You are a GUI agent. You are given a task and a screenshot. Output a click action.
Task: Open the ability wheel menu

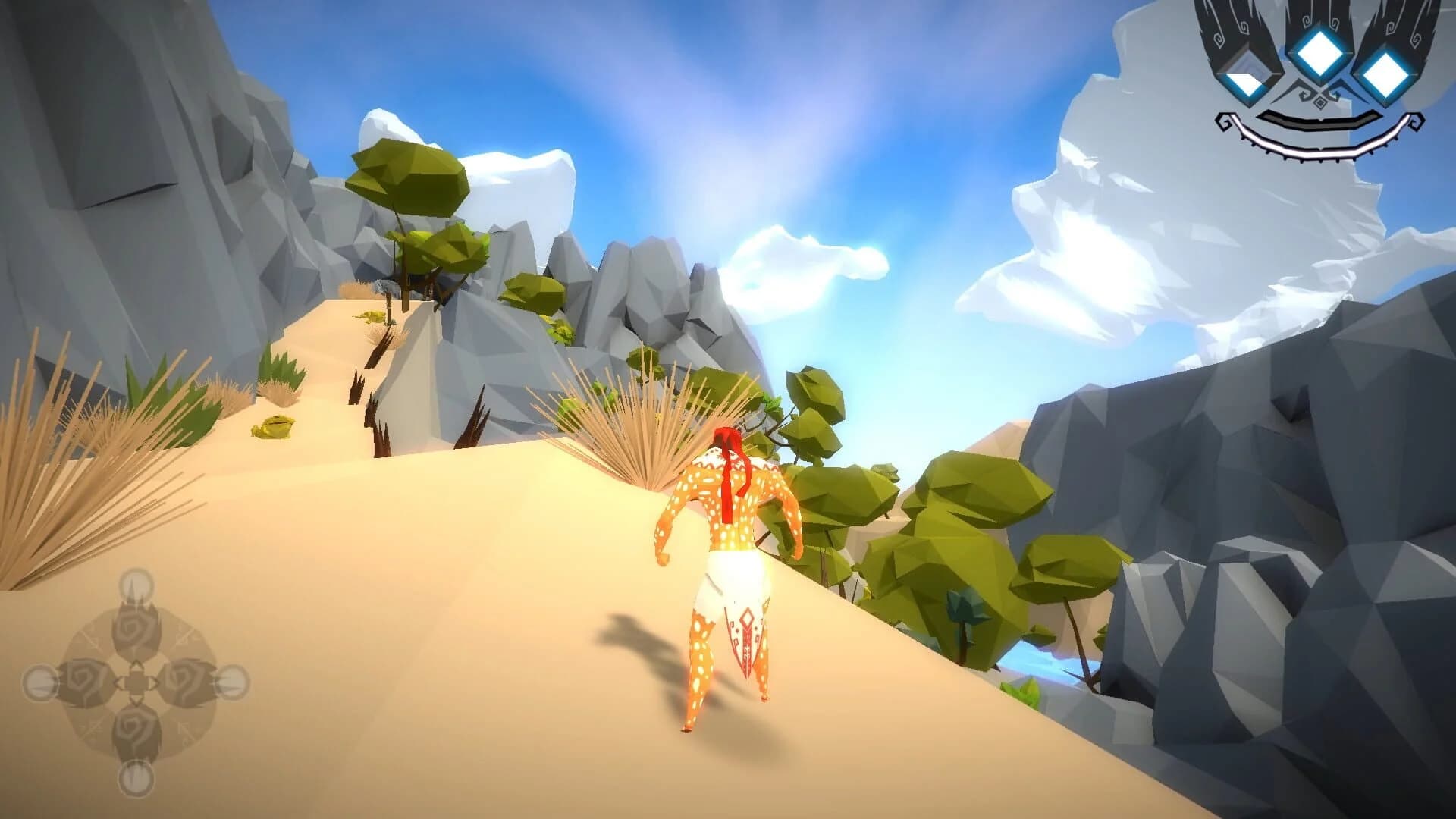(136, 682)
